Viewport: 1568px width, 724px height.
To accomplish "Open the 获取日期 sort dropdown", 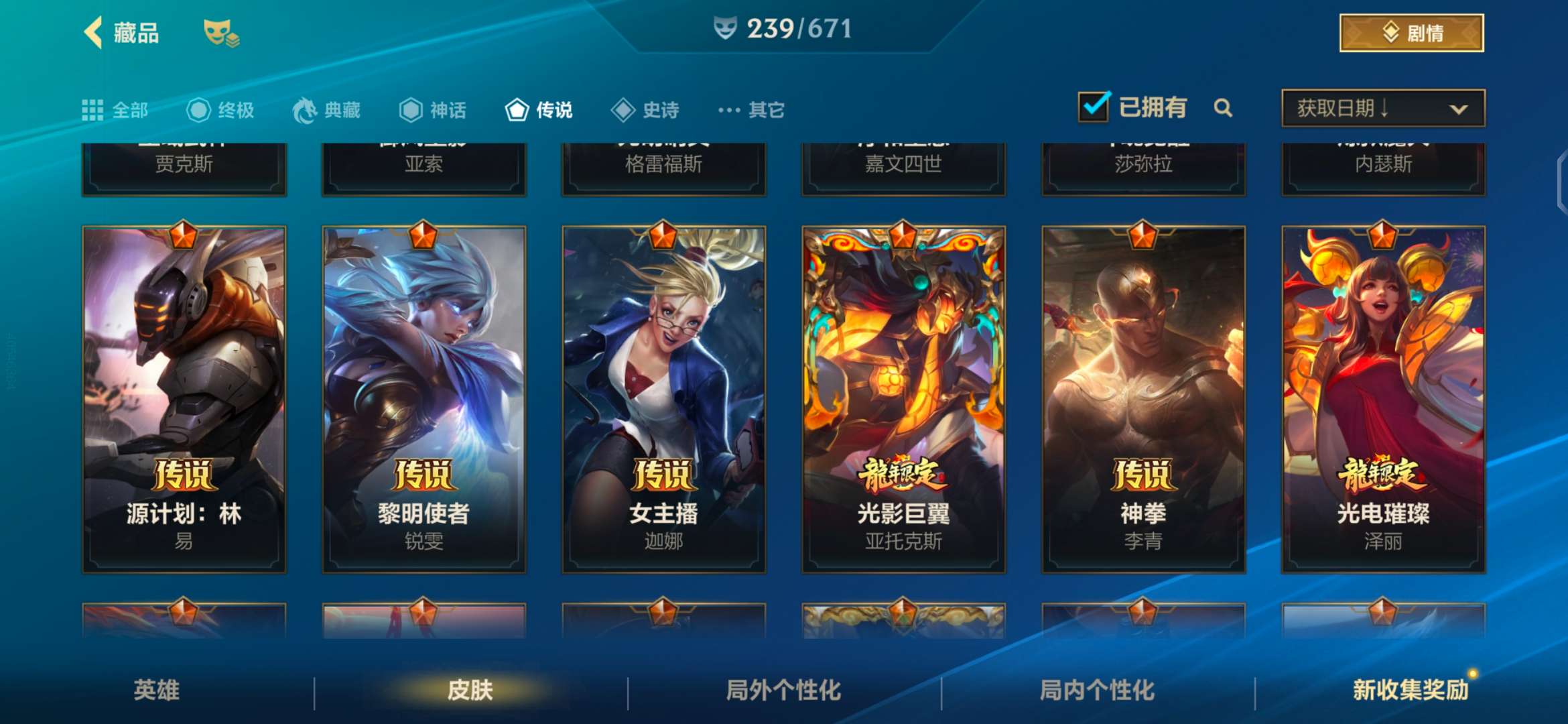I will coord(1383,108).
